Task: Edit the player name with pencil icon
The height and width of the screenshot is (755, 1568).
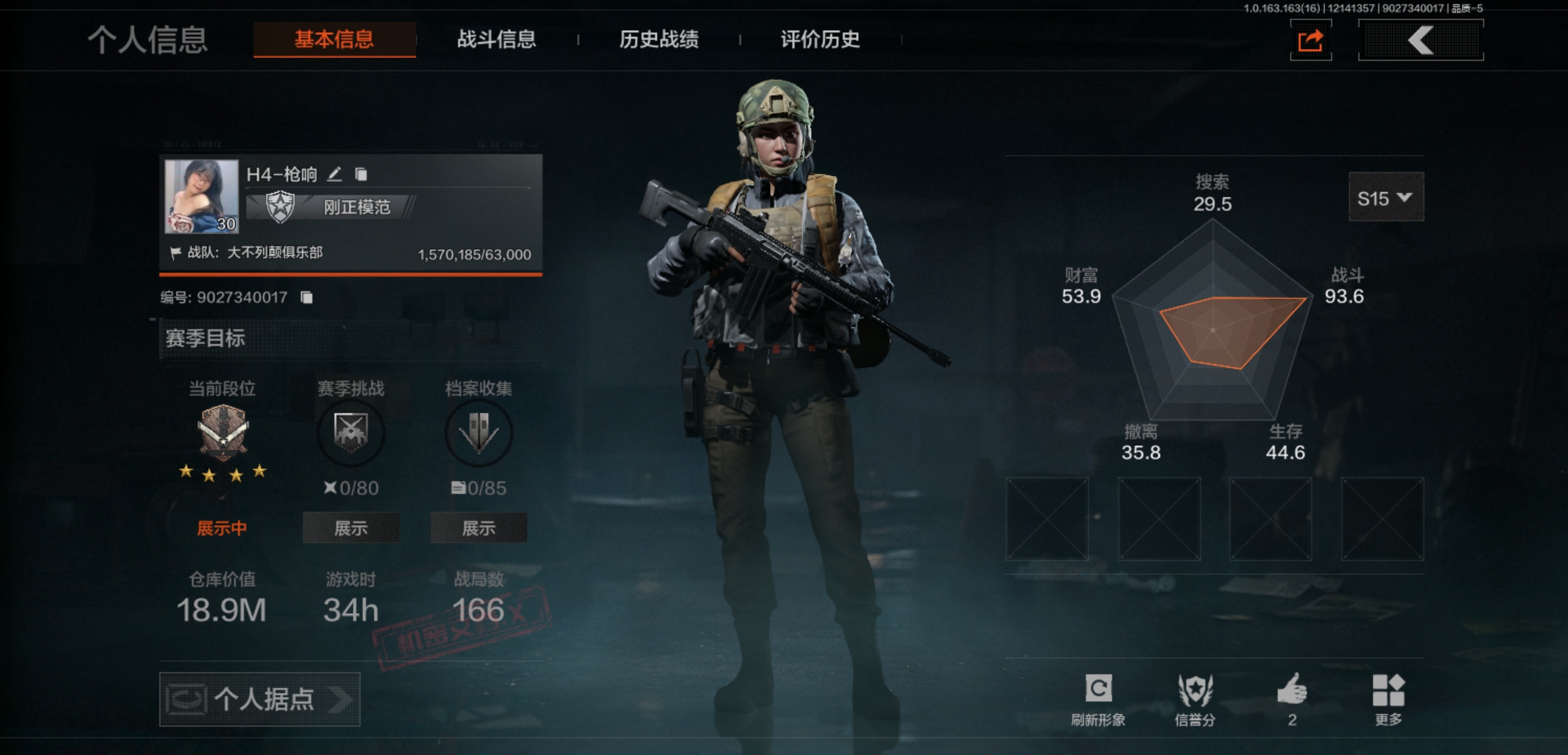Action: click(335, 174)
